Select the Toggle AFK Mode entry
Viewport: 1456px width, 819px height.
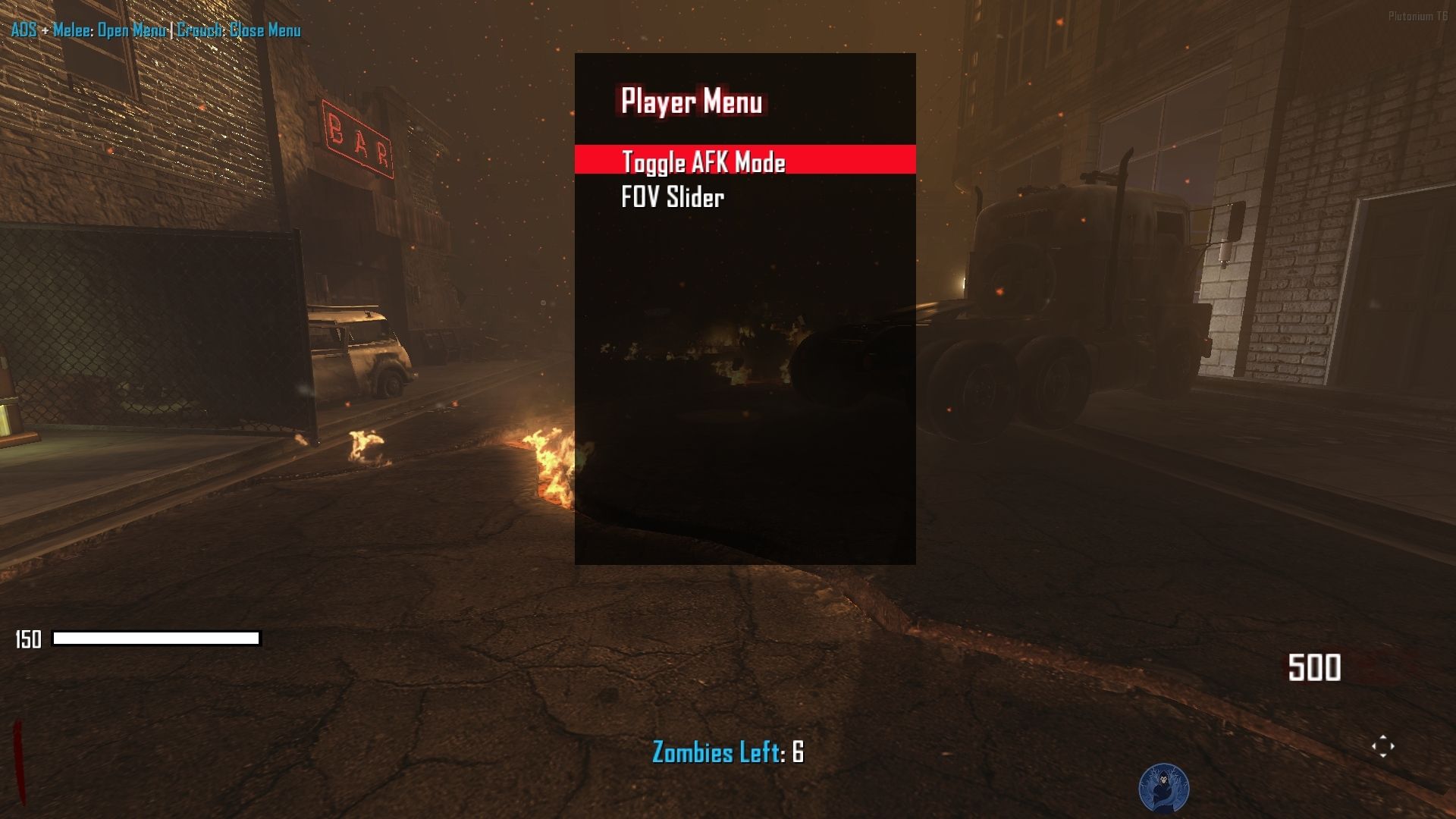tap(703, 162)
